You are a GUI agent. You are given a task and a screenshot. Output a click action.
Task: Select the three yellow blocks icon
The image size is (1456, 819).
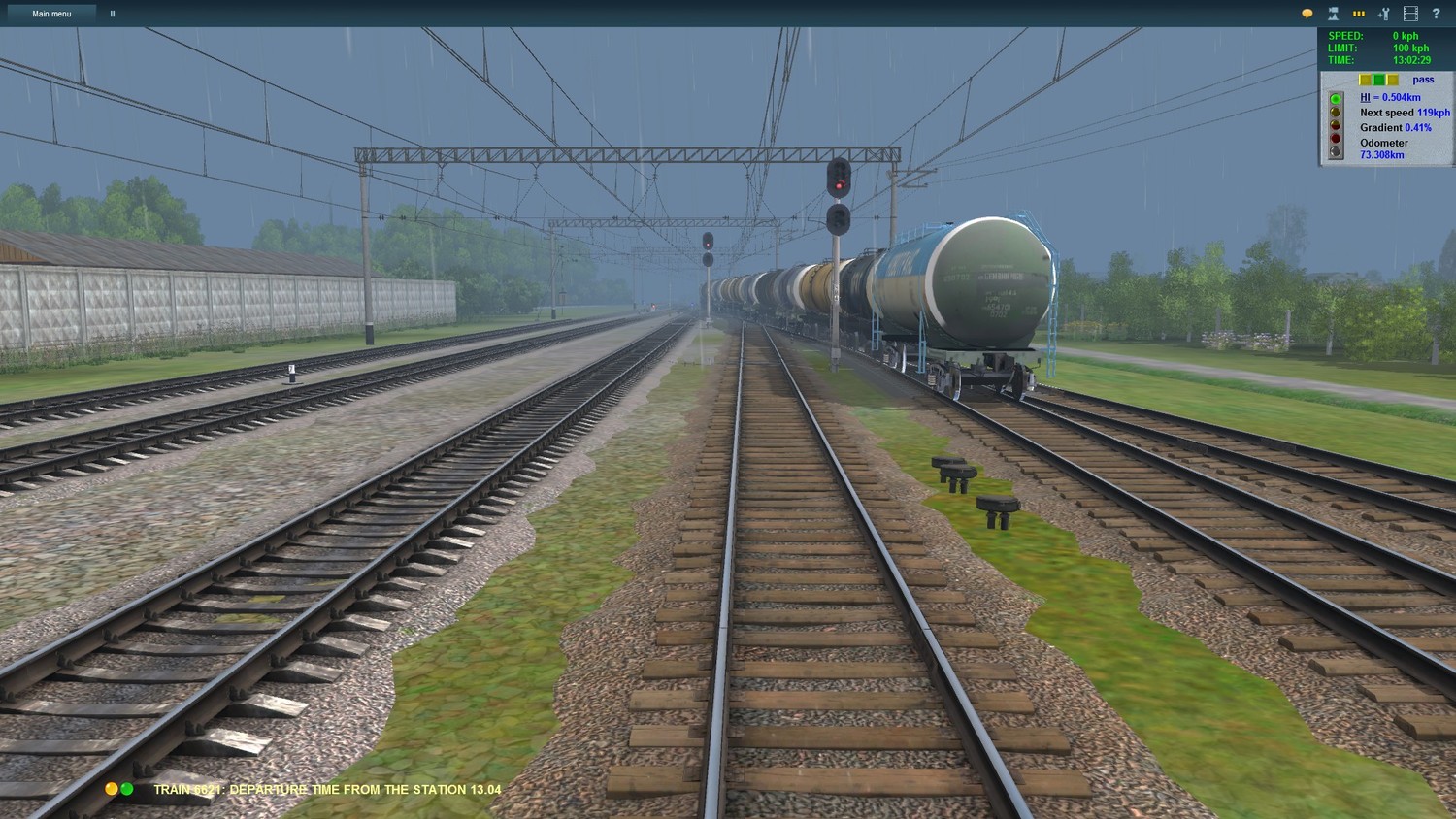[1359, 14]
